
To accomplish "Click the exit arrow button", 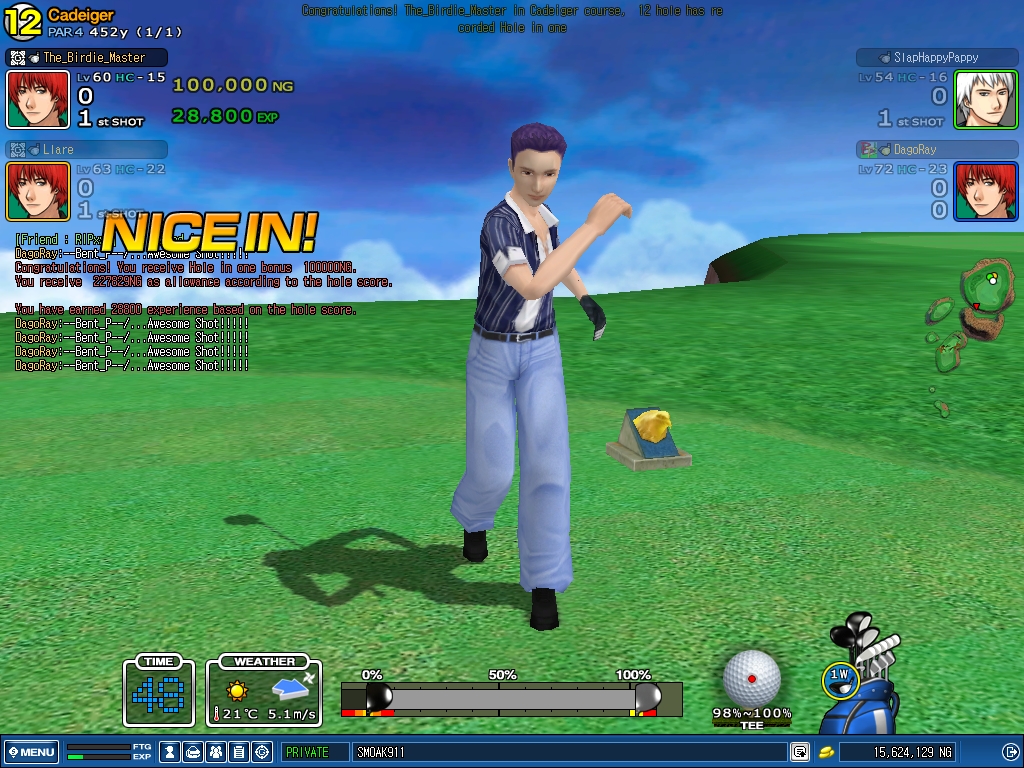I will [1010, 752].
